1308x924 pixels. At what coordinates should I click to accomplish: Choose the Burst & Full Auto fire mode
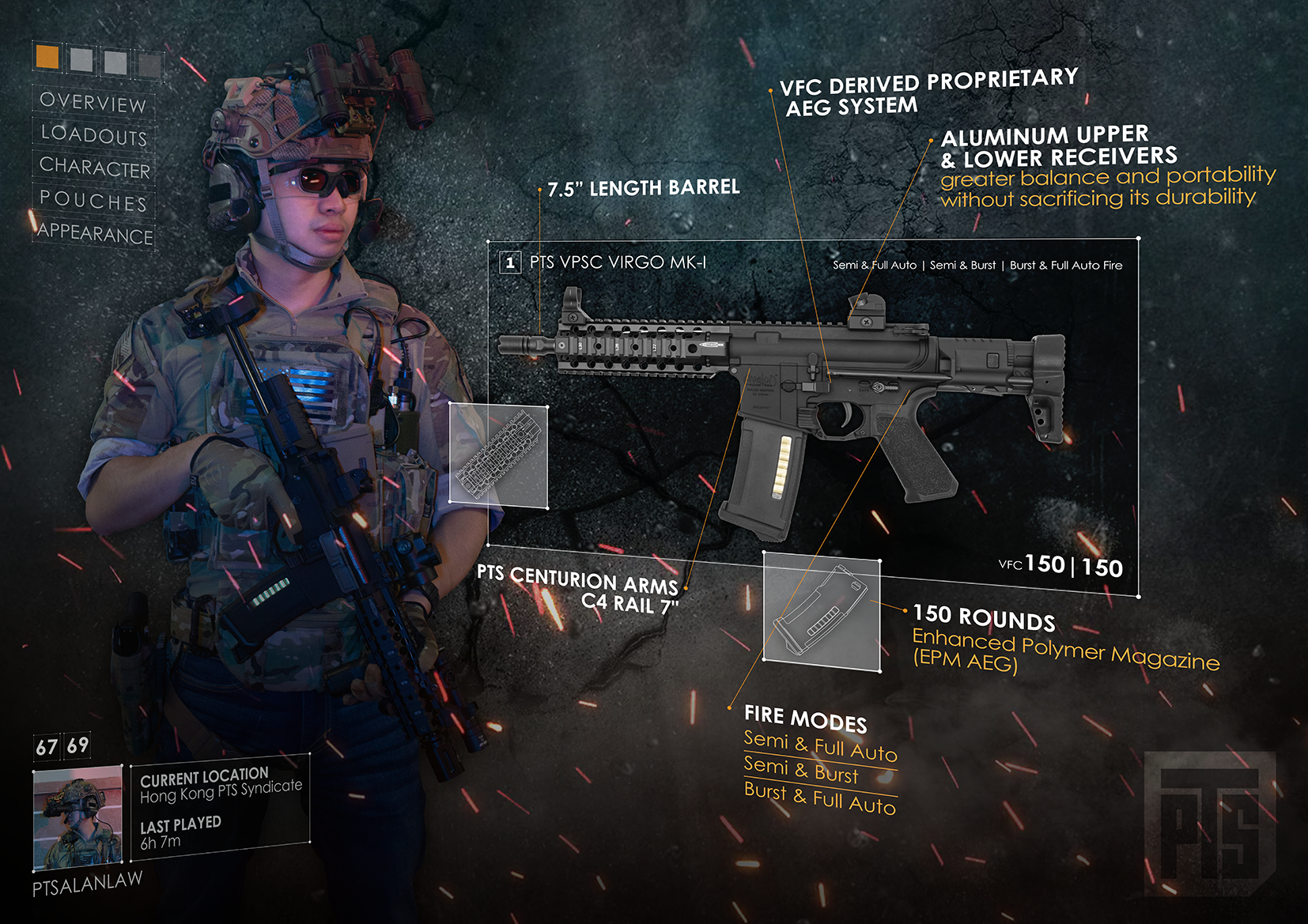(x=819, y=798)
